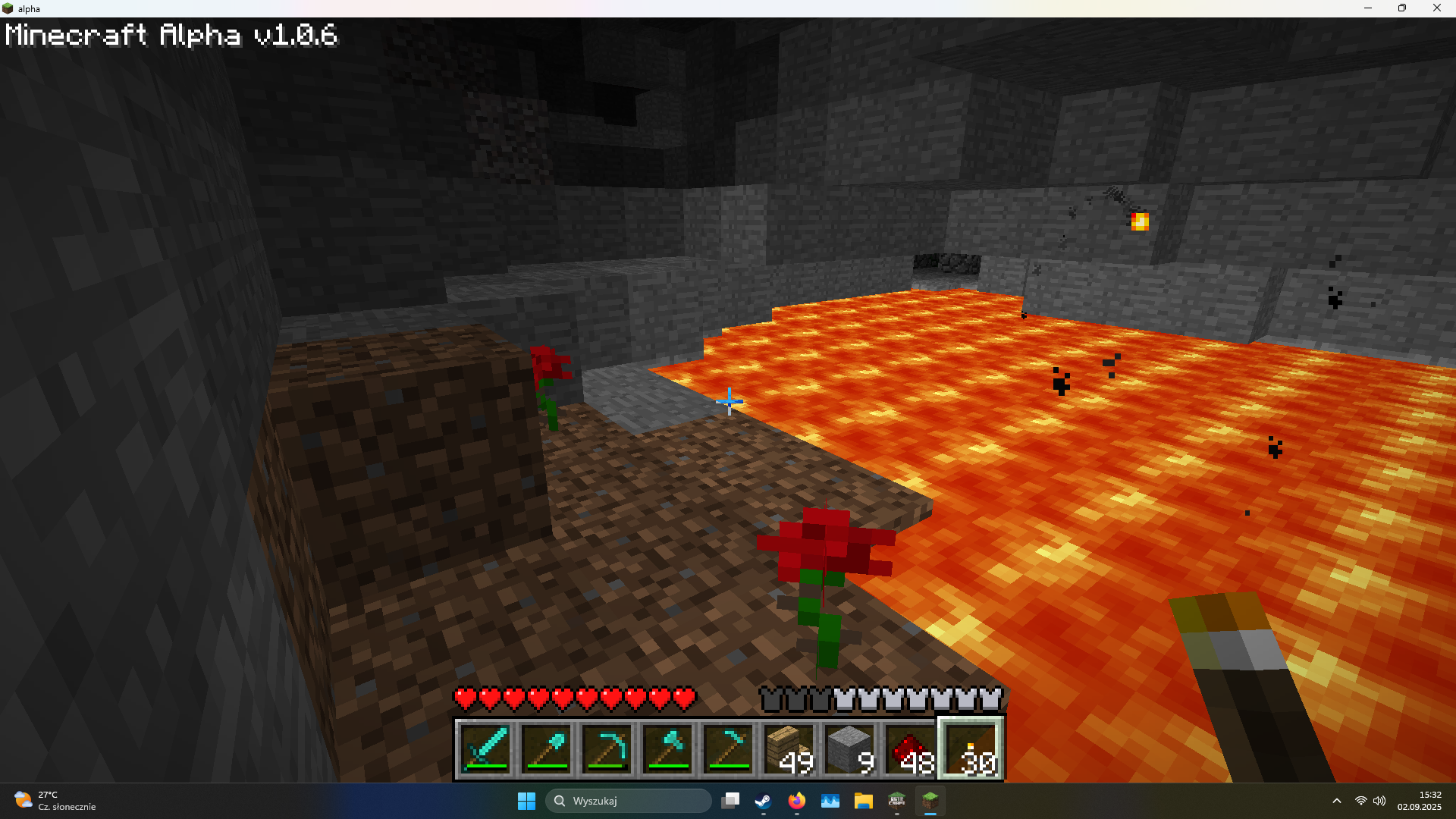Switch to the diamond axe slot

click(668, 748)
